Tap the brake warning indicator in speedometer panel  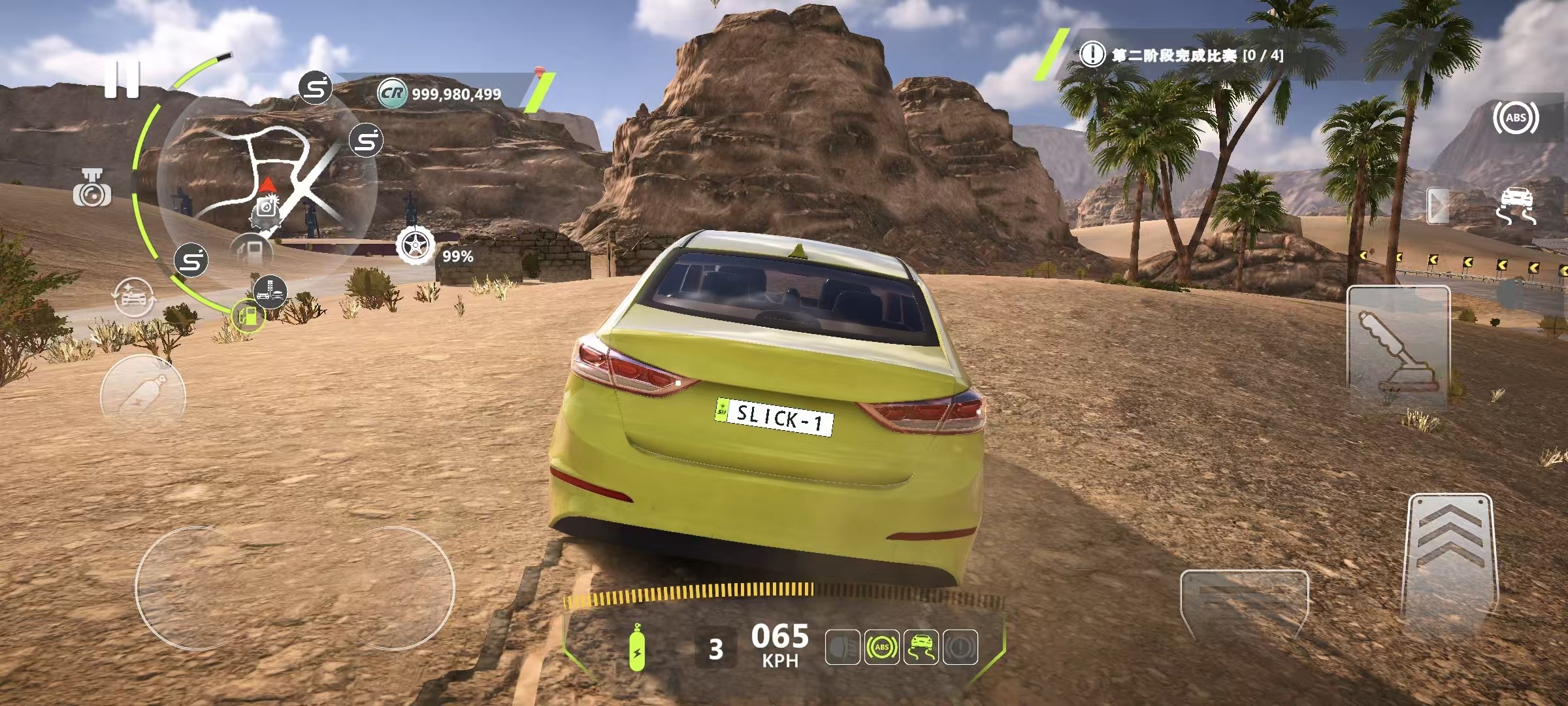coord(960,647)
